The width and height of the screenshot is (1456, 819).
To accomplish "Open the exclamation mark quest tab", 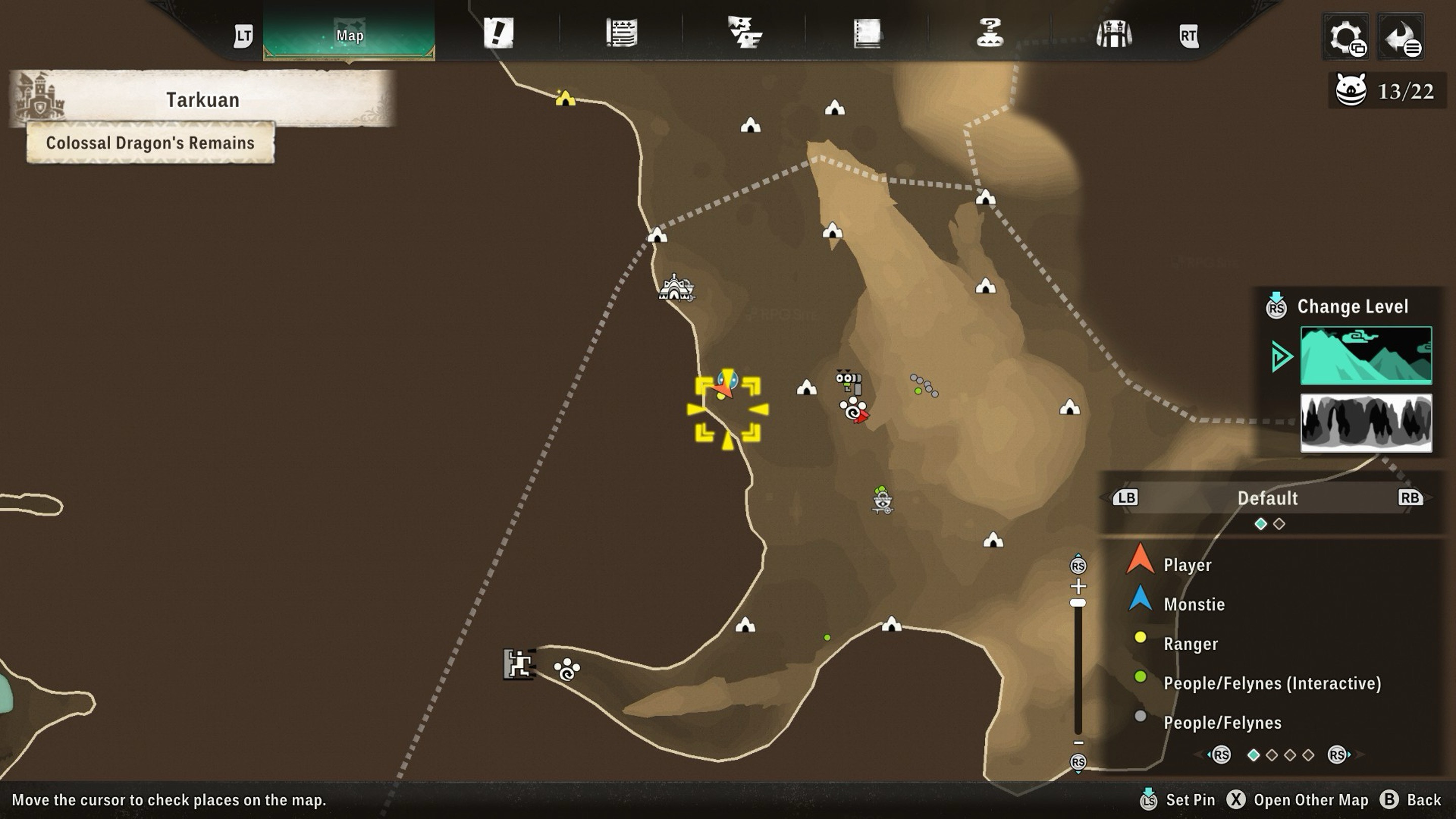I will pyautogui.click(x=498, y=33).
